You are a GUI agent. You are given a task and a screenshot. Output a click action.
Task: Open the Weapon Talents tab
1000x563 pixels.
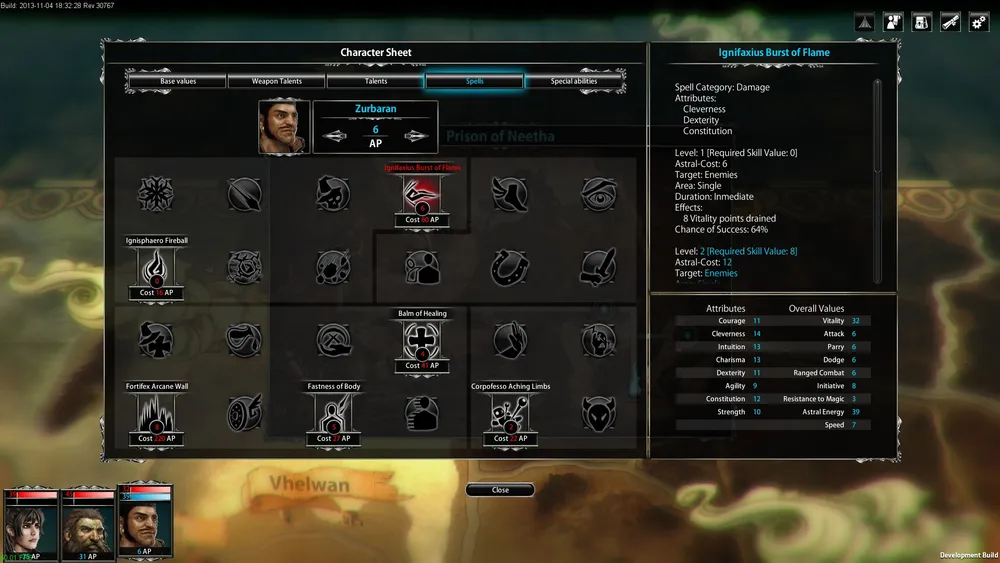tap(277, 81)
